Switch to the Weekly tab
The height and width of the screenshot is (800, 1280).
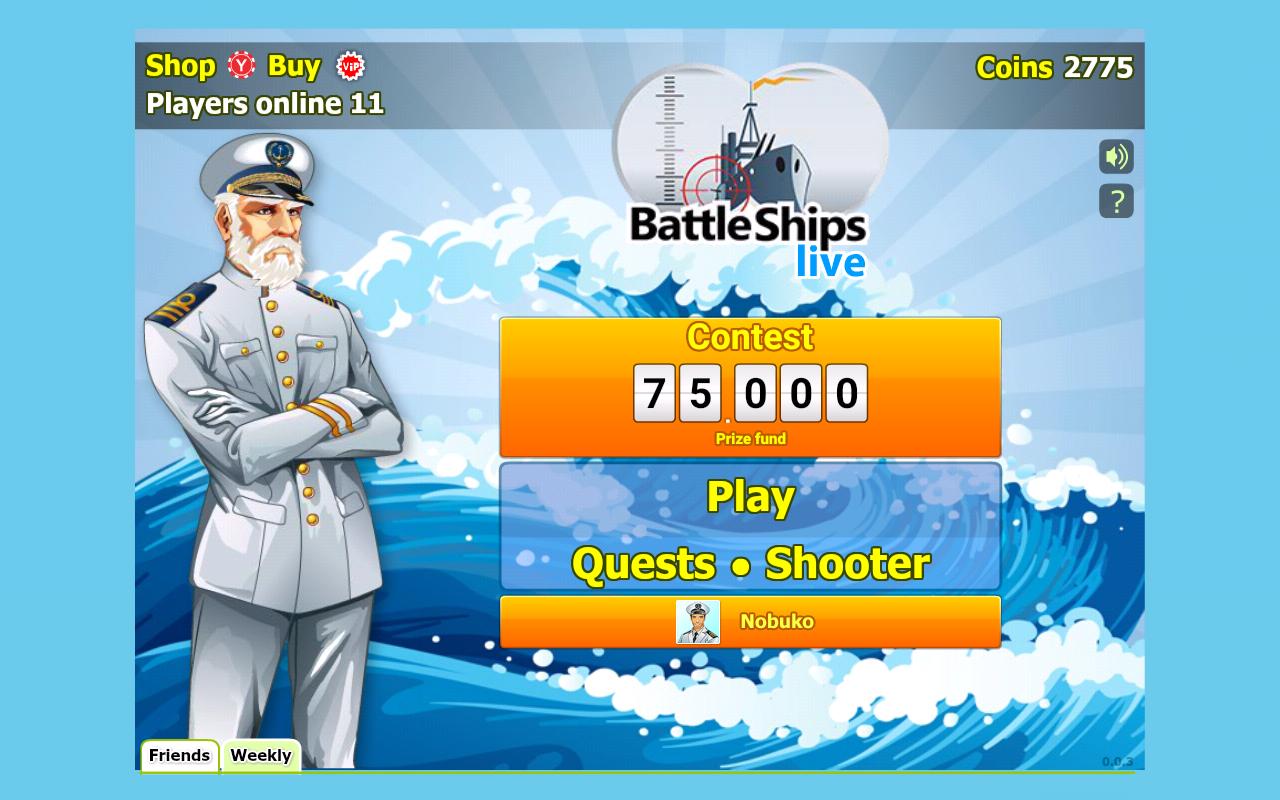pyautogui.click(x=261, y=756)
